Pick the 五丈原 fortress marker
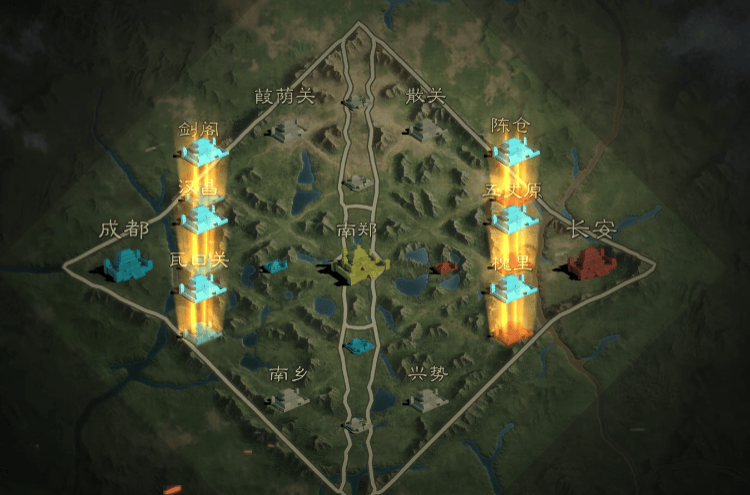The image size is (750, 495). 515,218
